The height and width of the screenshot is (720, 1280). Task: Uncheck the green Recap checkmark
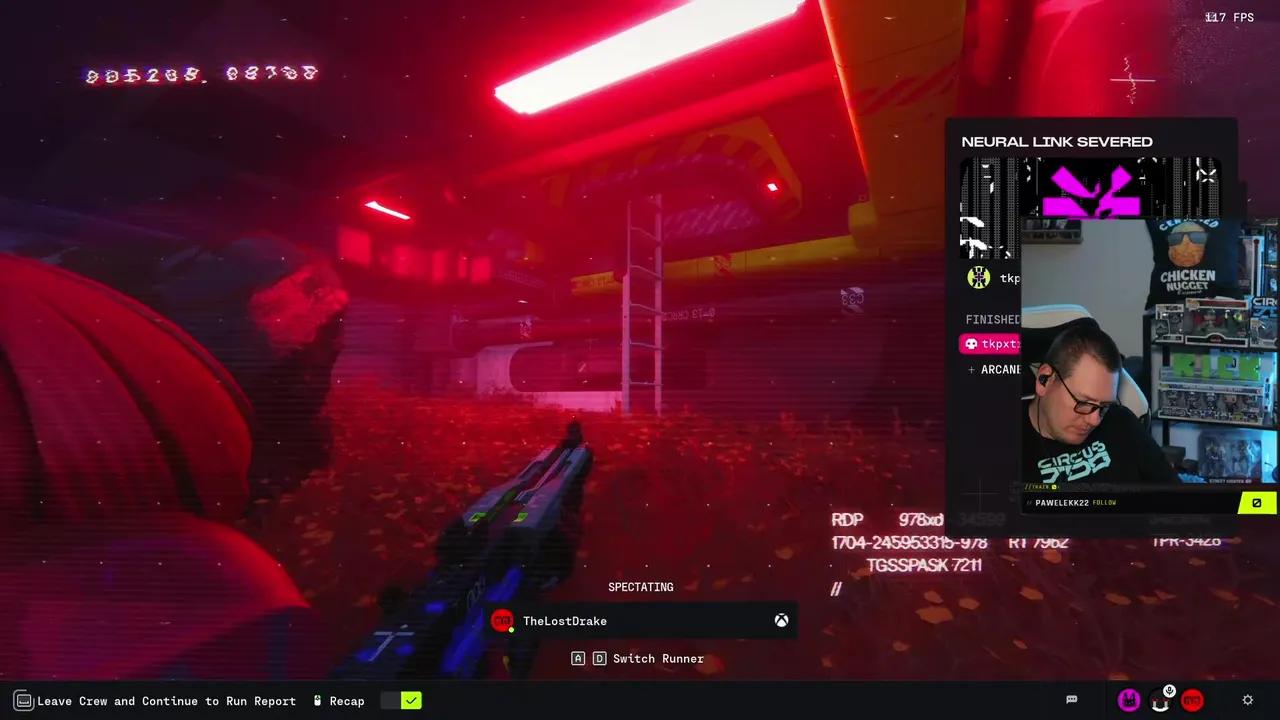click(x=411, y=700)
